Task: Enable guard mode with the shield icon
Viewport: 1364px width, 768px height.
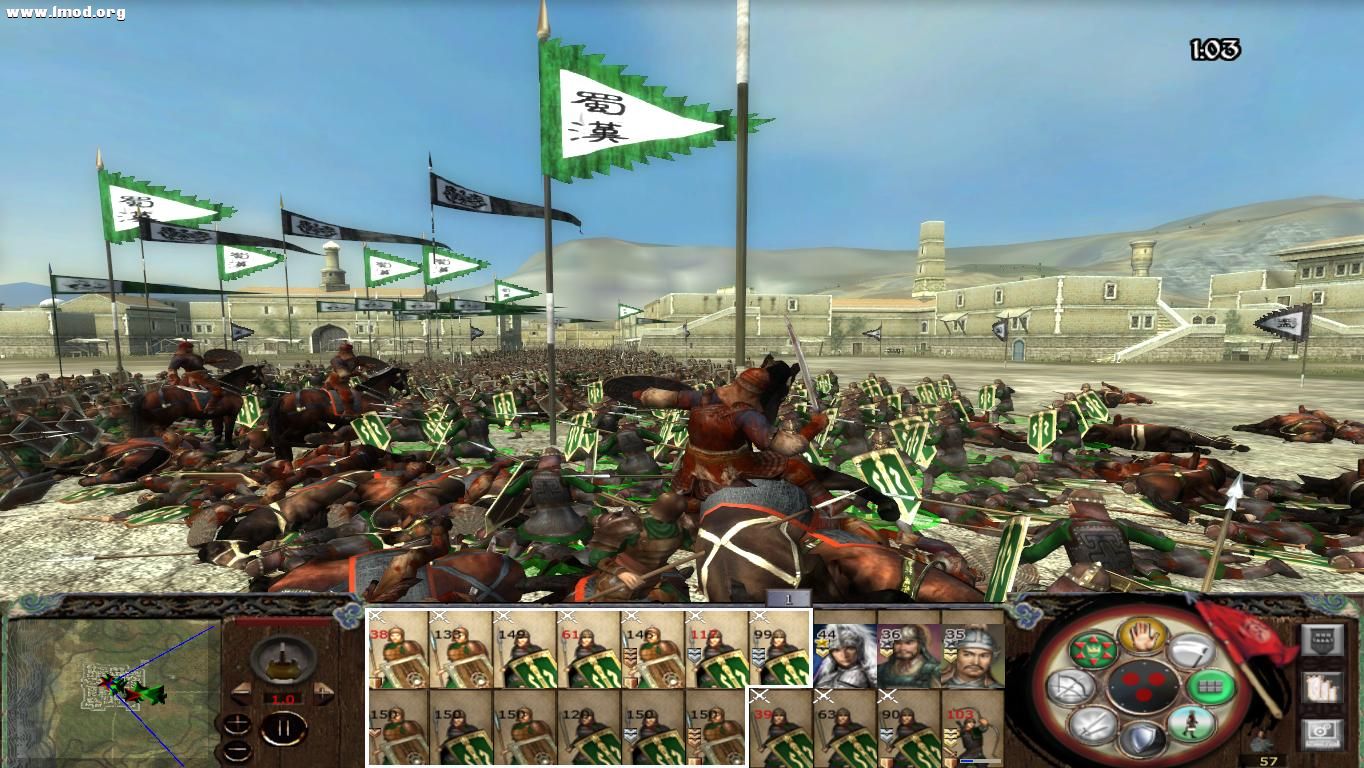Action: click(x=1145, y=737)
